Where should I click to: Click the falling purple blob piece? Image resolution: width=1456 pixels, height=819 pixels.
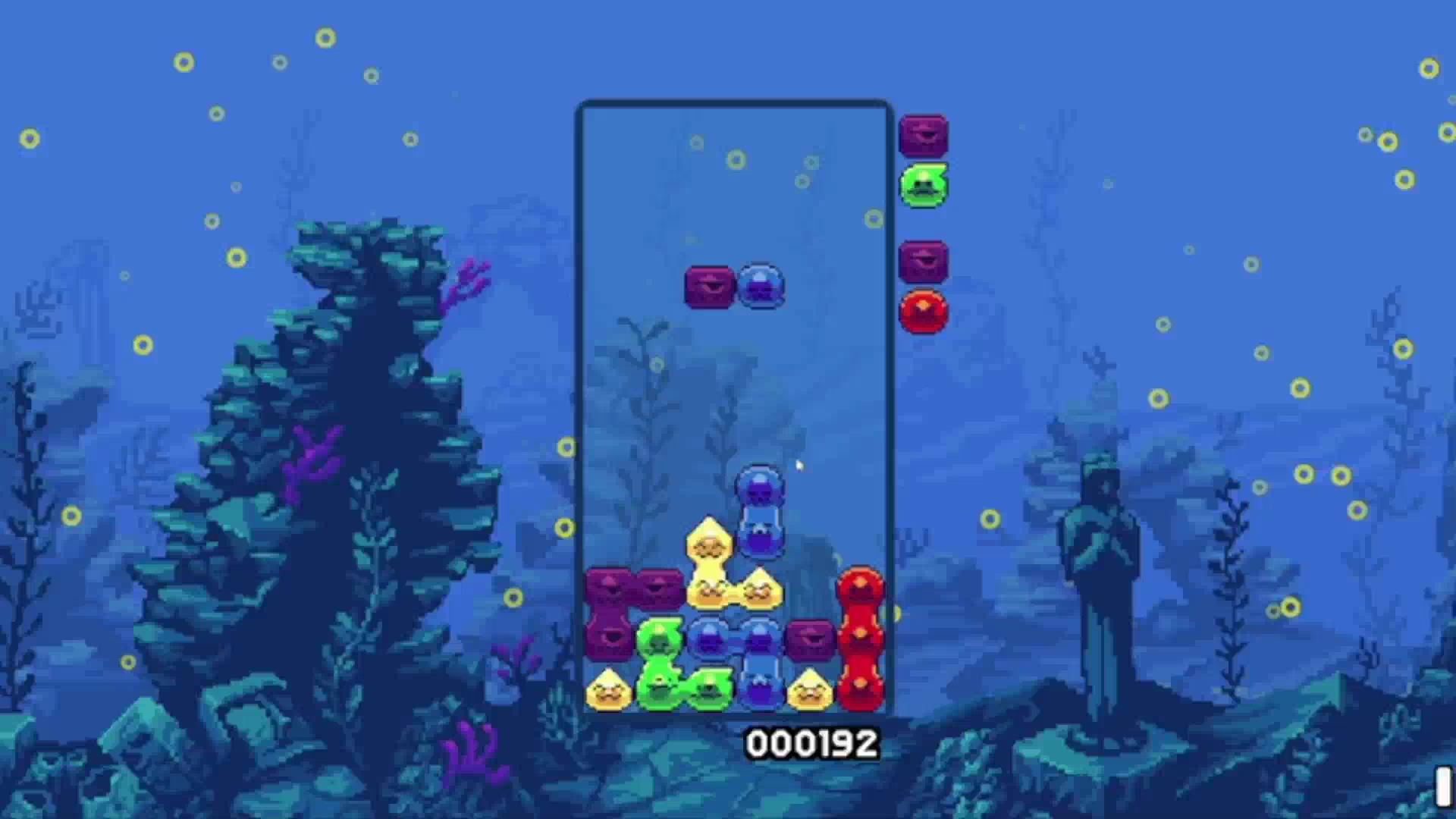point(708,287)
